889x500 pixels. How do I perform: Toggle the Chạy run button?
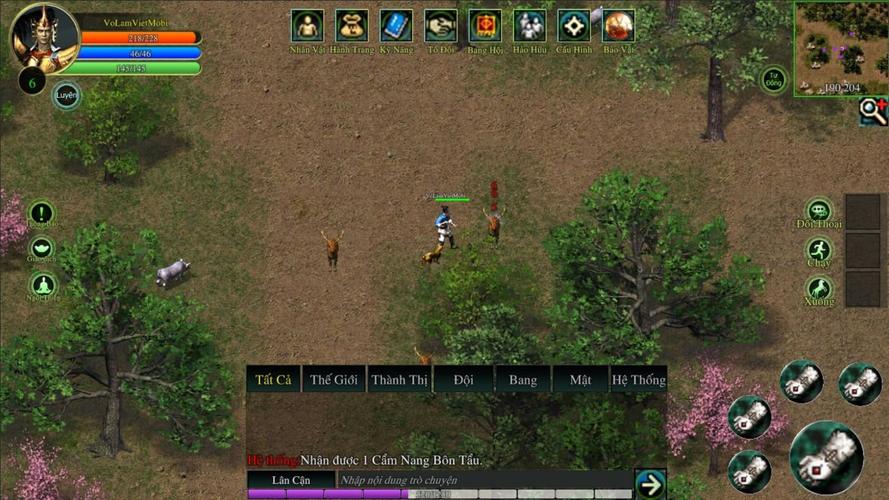point(819,251)
